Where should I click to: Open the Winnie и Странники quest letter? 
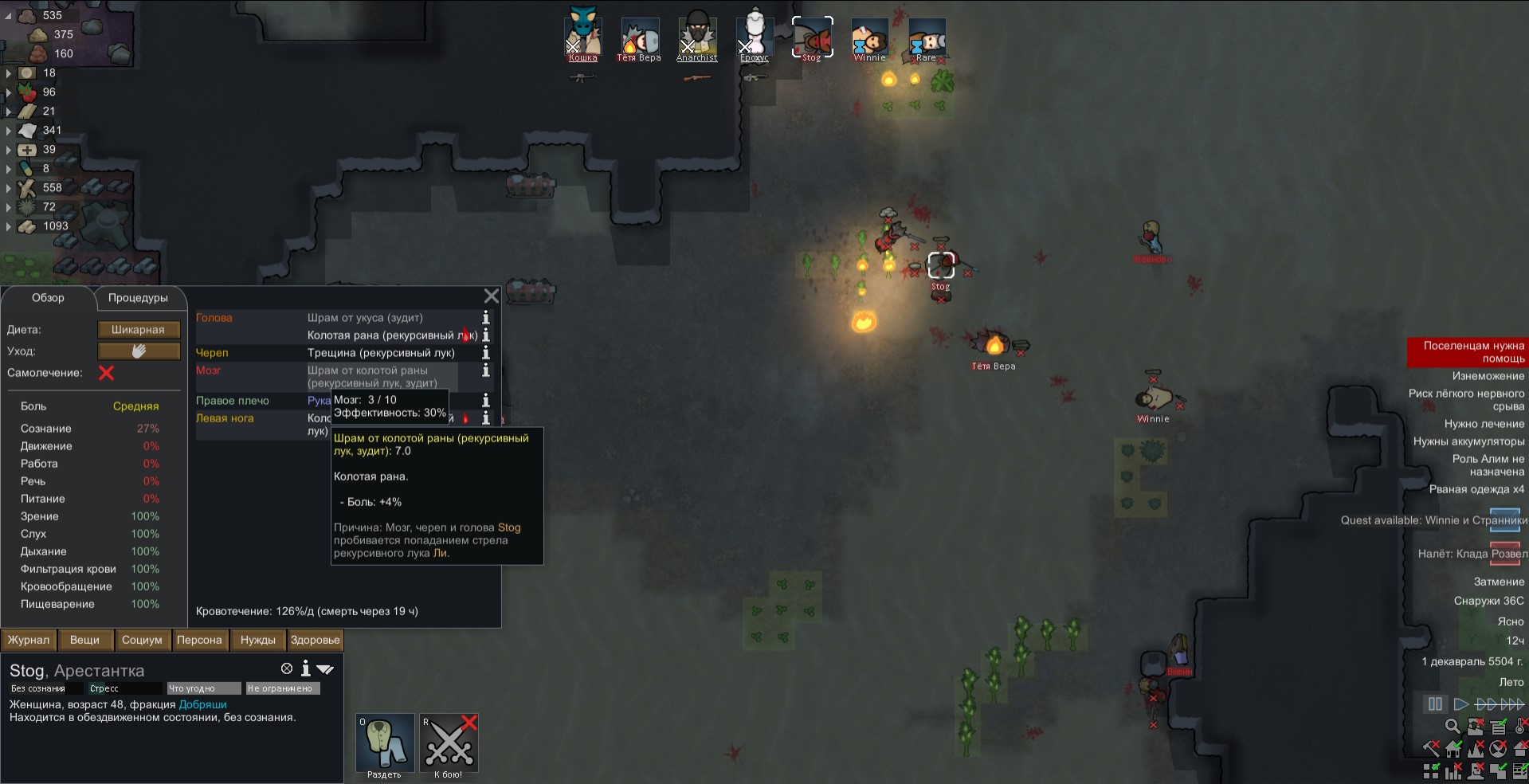pyautogui.click(x=1504, y=520)
